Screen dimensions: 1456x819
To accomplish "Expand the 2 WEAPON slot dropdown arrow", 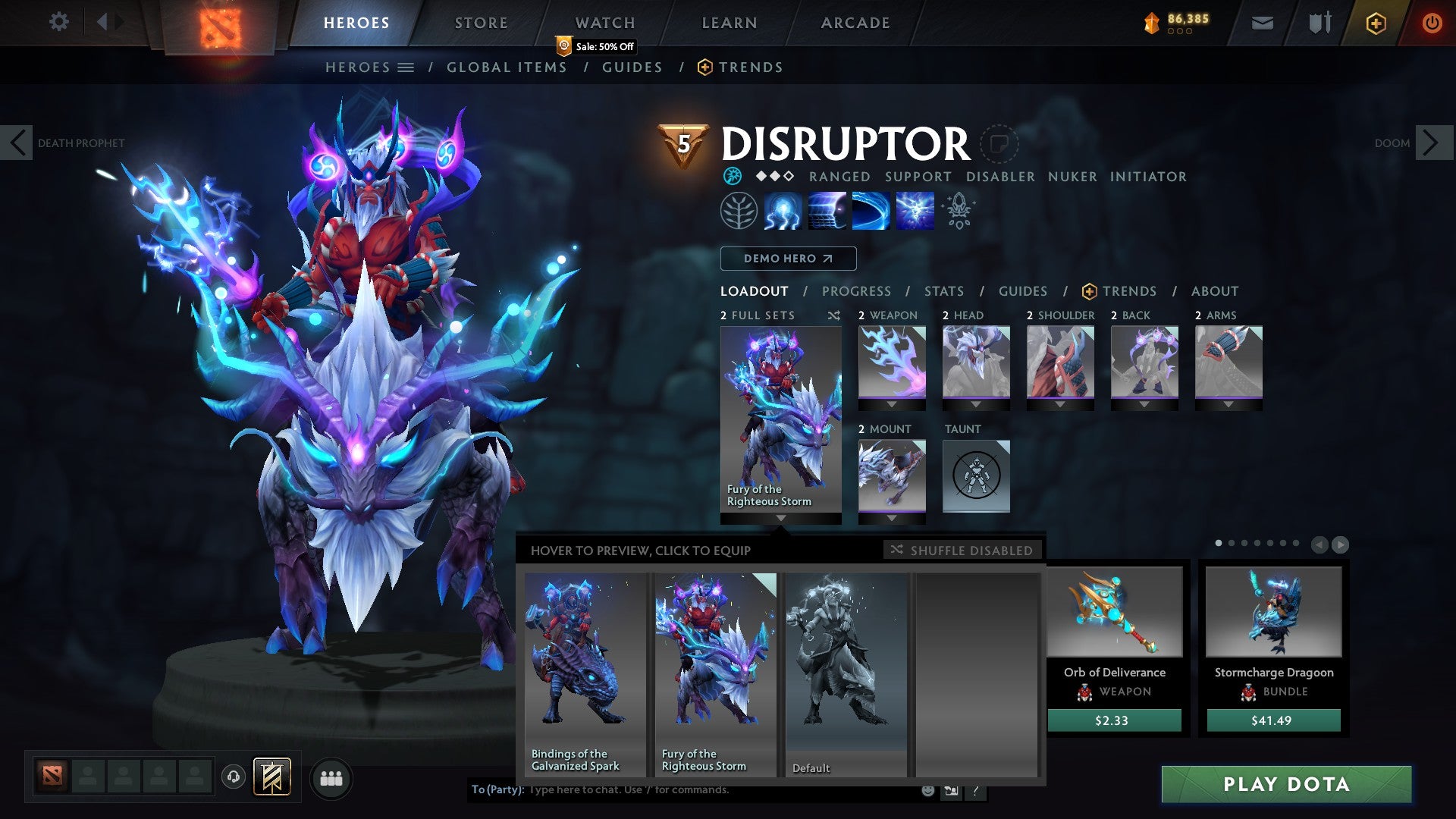I will (891, 404).
